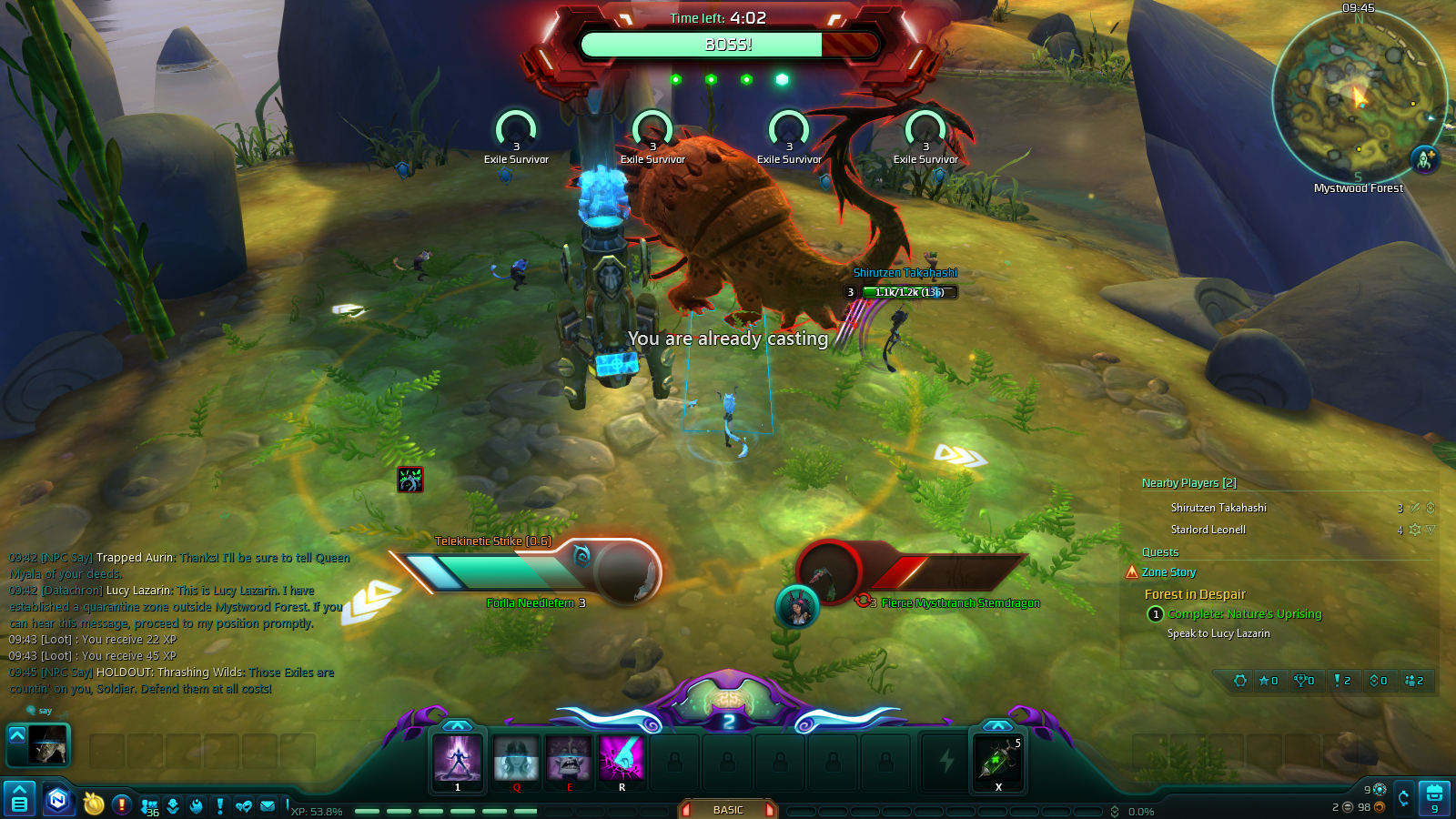Select the BASIC tab at the bottom
Image resolution: width=1456 pixels, height=819 pixels.
pyautogui.click(x=727, y=809)
